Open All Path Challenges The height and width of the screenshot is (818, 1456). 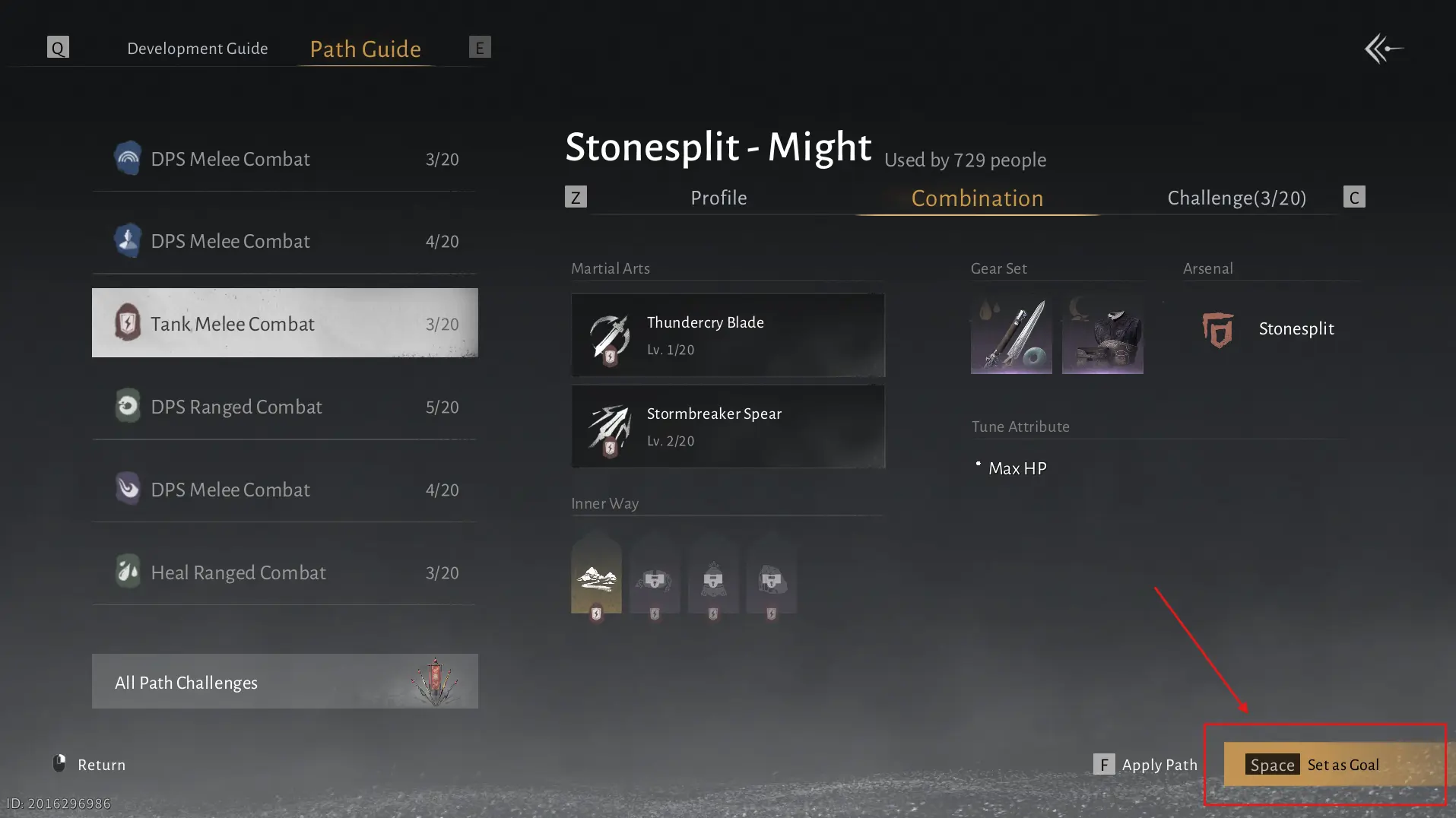(x=284, y=682)
